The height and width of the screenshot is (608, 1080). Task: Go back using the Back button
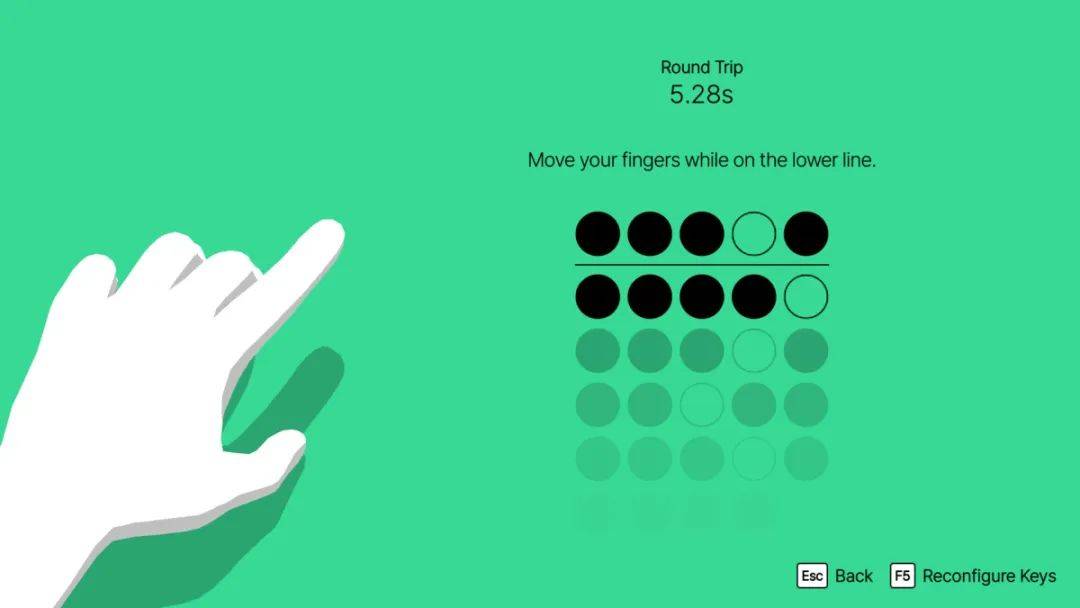835,576
